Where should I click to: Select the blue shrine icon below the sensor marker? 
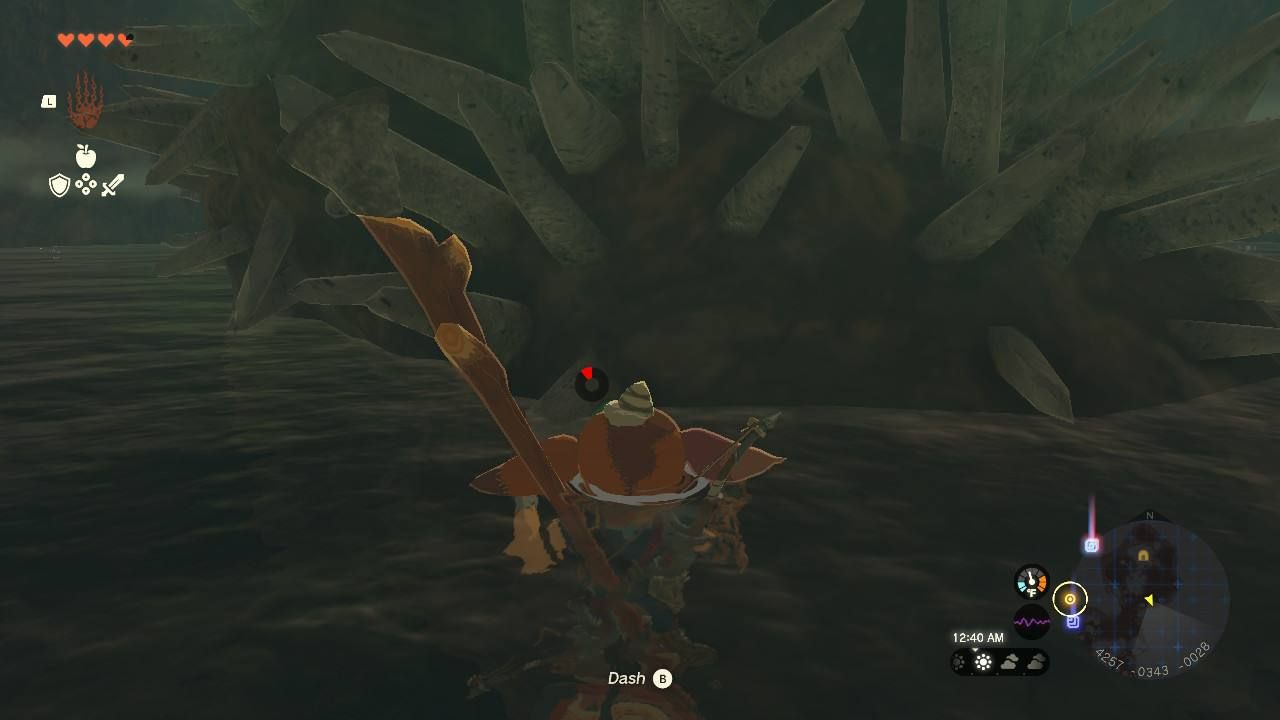tap(1073, 622)
